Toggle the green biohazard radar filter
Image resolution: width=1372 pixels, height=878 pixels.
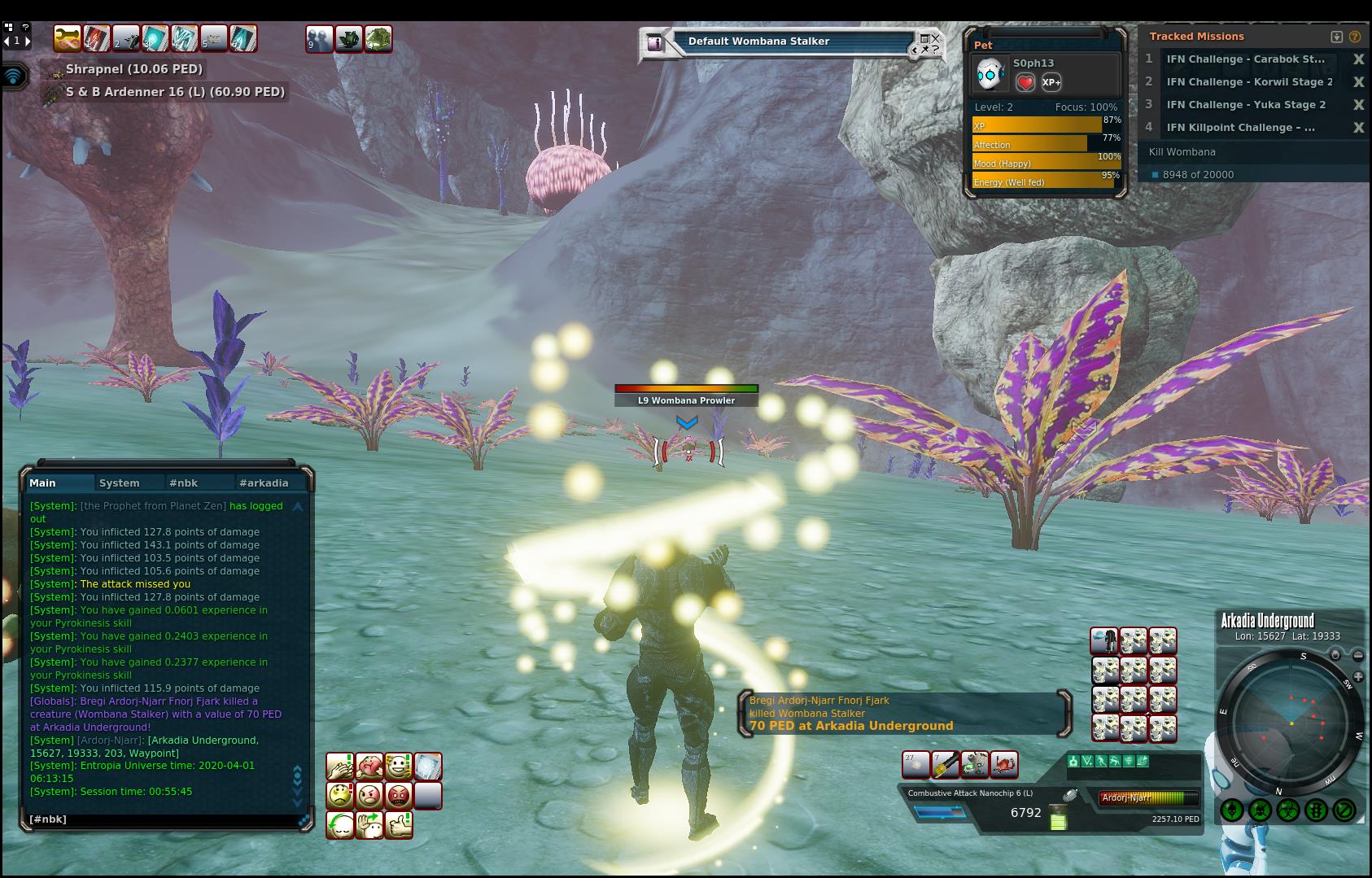(1287, 810)
